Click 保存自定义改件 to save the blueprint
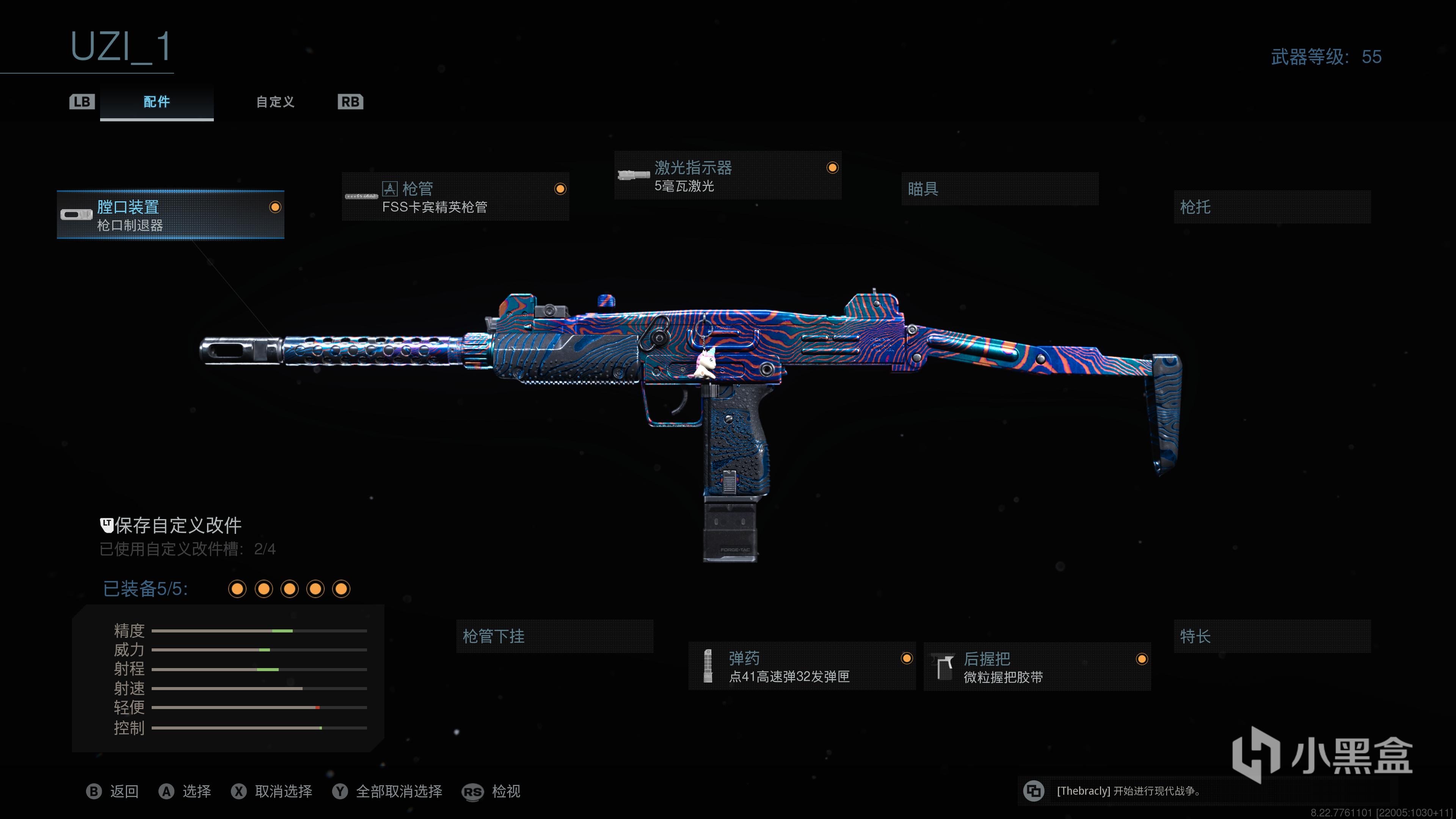The width and height of the screenshot is (1456, 819). pos(177,526)
